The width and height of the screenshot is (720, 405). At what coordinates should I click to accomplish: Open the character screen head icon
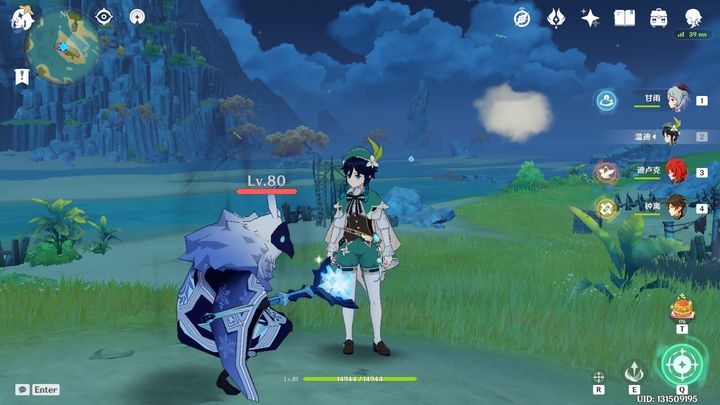tap(692, 18)
